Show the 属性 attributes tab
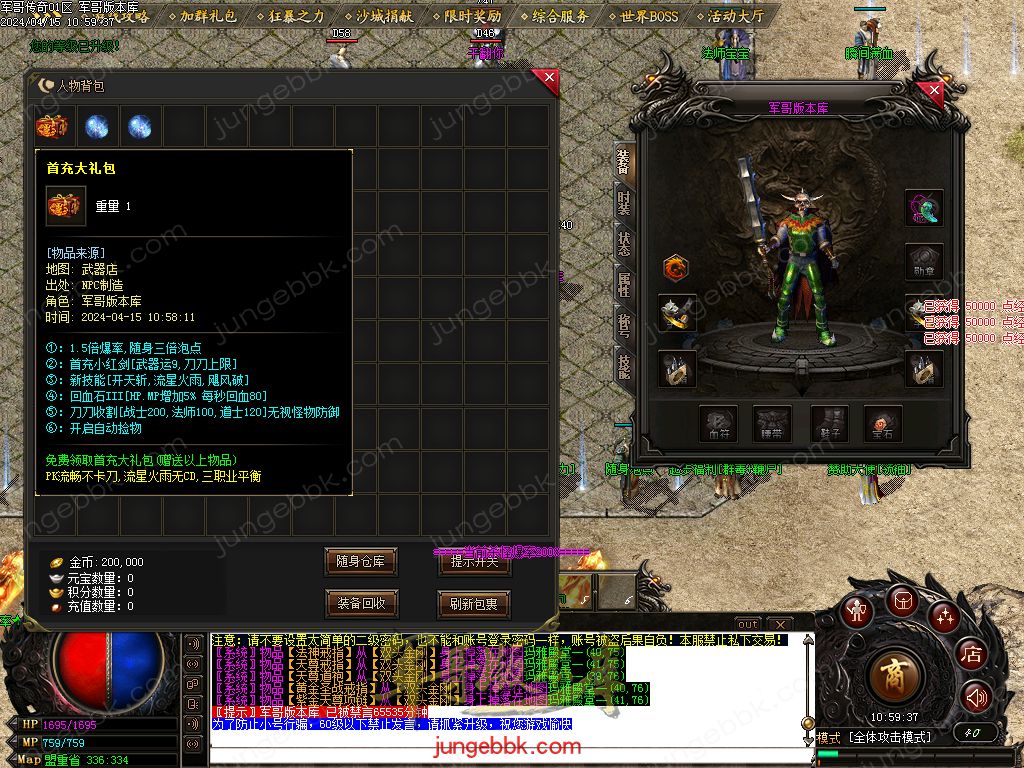 tap(623, 285)
